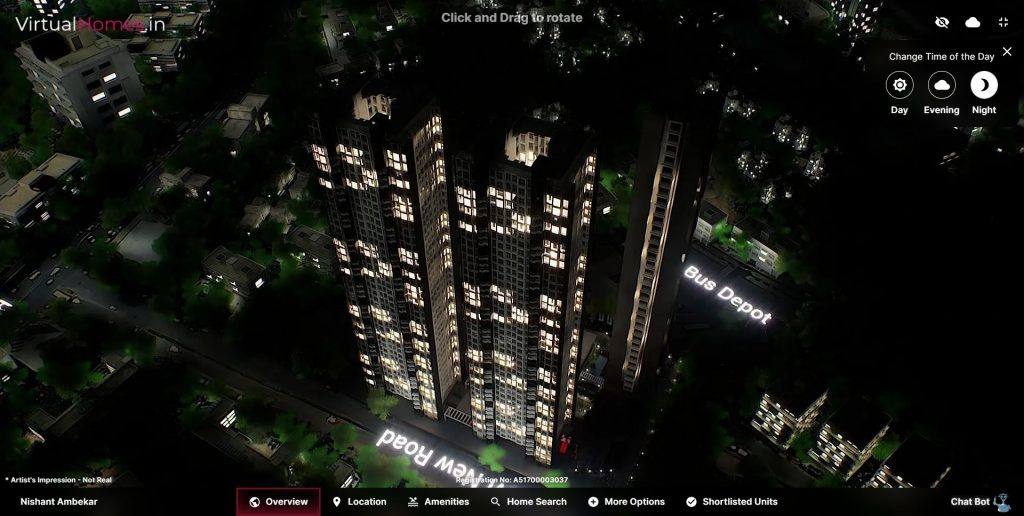Show the Amenities section
Screen dimensions: 1024x516
tap(438, 502)
